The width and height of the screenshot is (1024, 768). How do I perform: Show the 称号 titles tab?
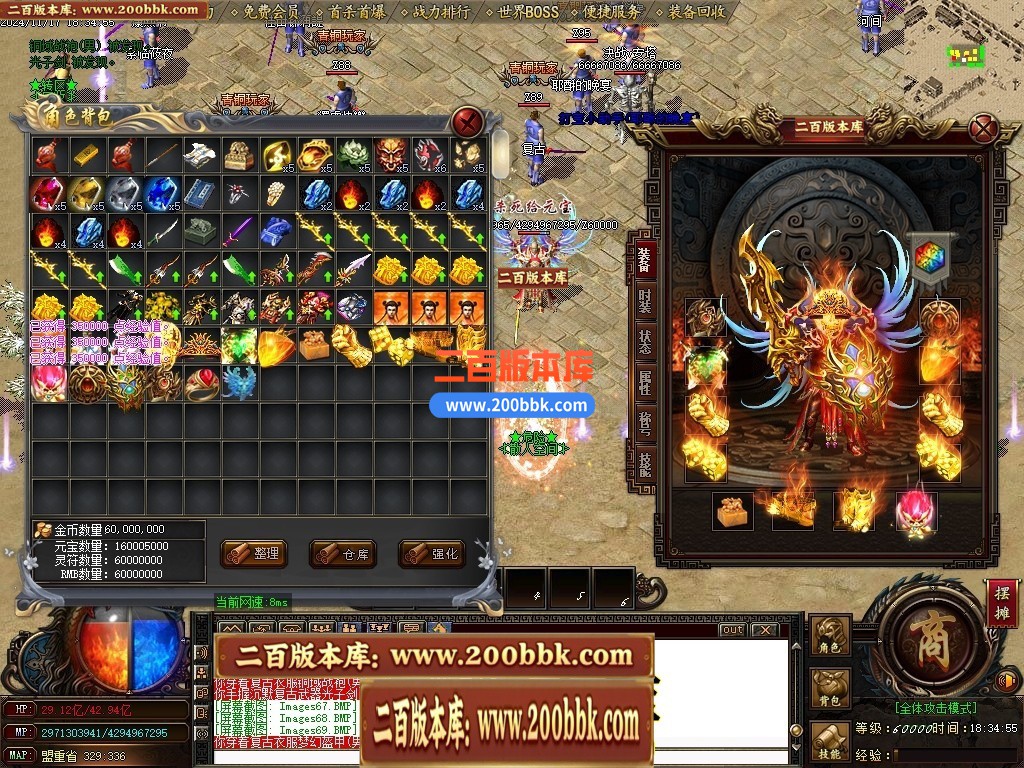[644, 423]
